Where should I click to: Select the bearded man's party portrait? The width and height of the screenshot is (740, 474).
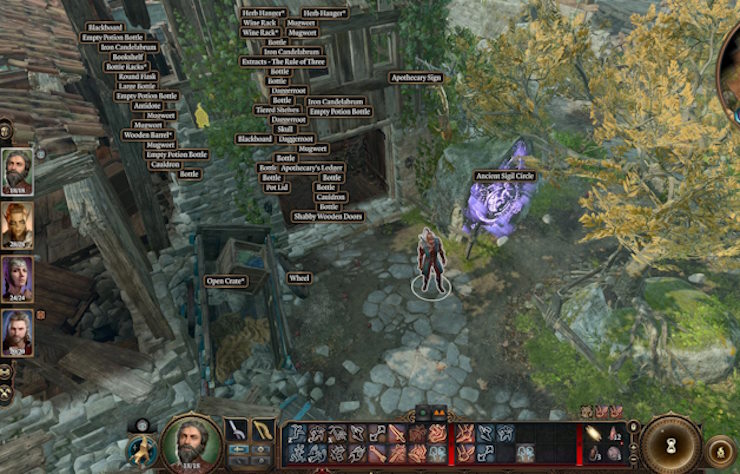pos(17,170)
